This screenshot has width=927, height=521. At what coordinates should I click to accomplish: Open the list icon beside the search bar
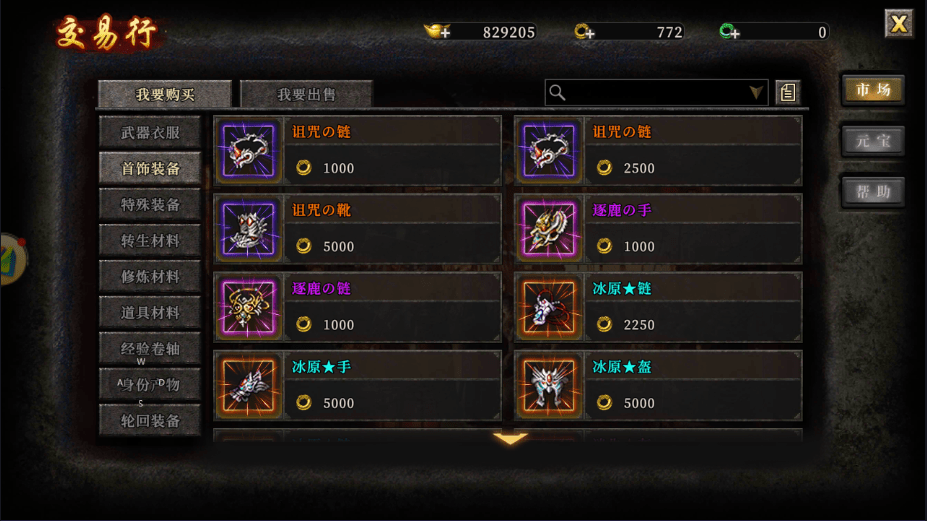coord(788,93)
